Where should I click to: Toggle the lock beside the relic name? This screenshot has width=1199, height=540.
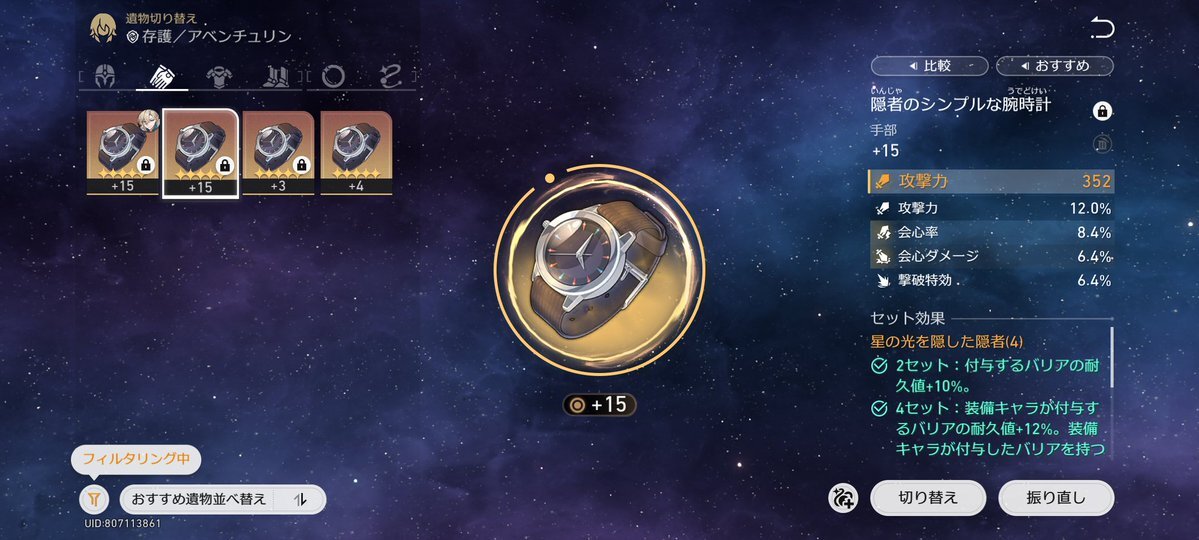(1103, 111)
